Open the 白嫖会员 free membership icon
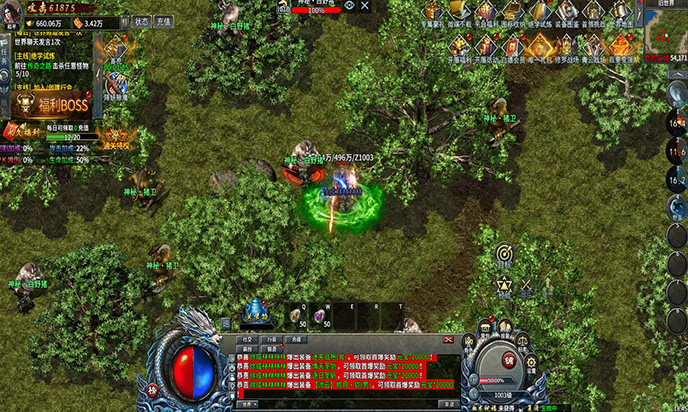 pyautogui.click(x=514, y=45)
